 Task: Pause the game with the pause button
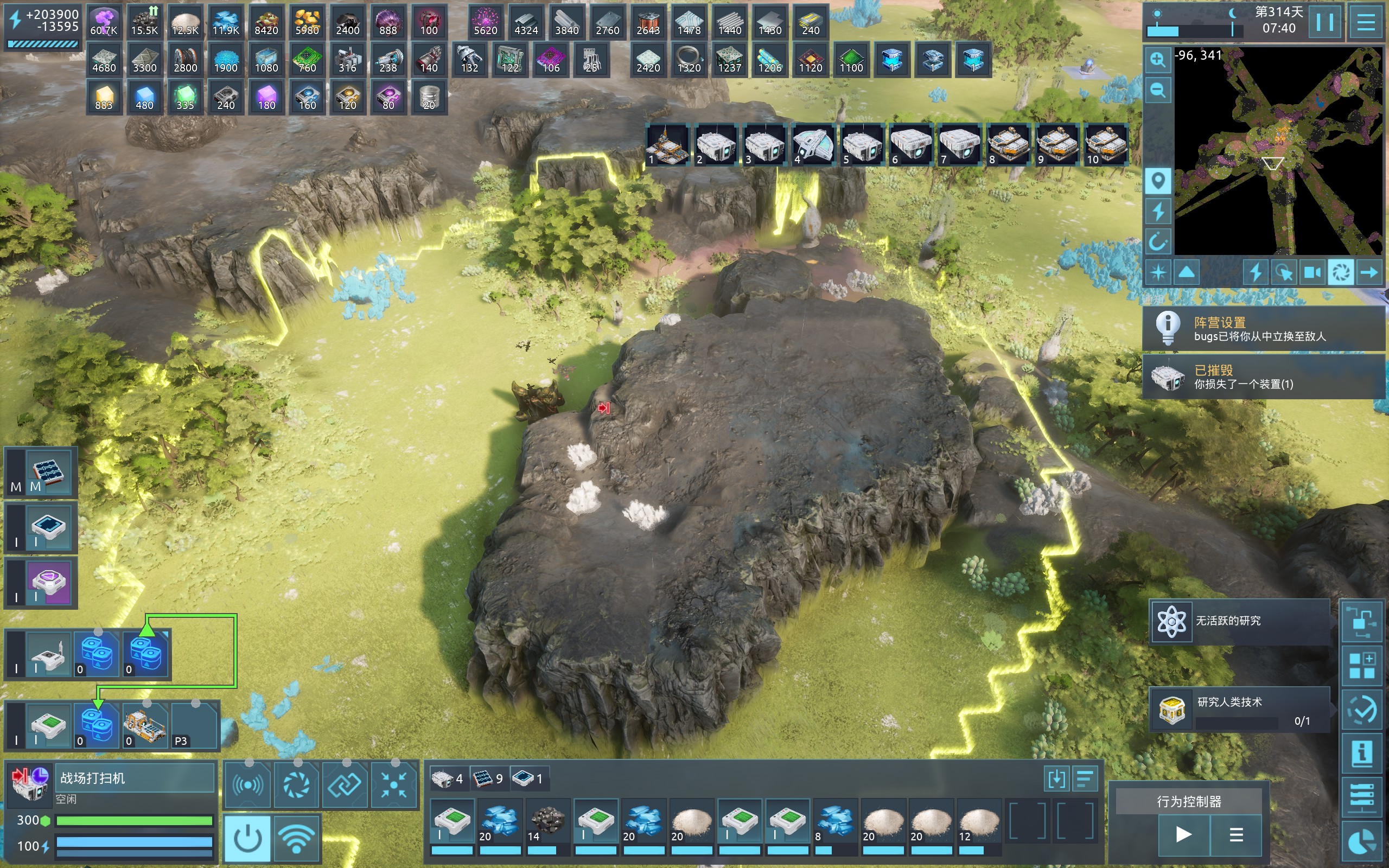(x=1325, y=22)
